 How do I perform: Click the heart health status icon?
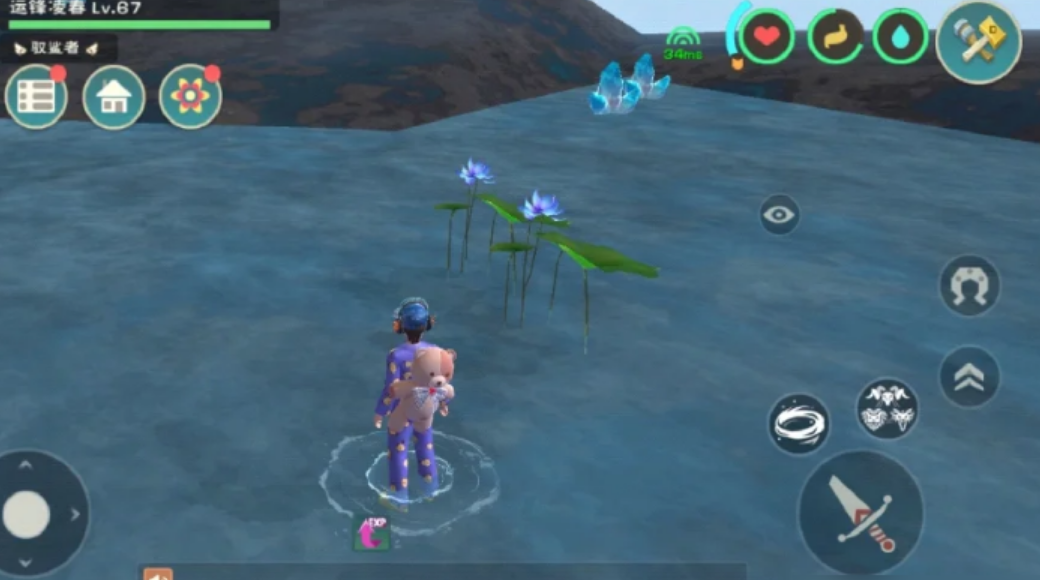(x=767, y=37)
